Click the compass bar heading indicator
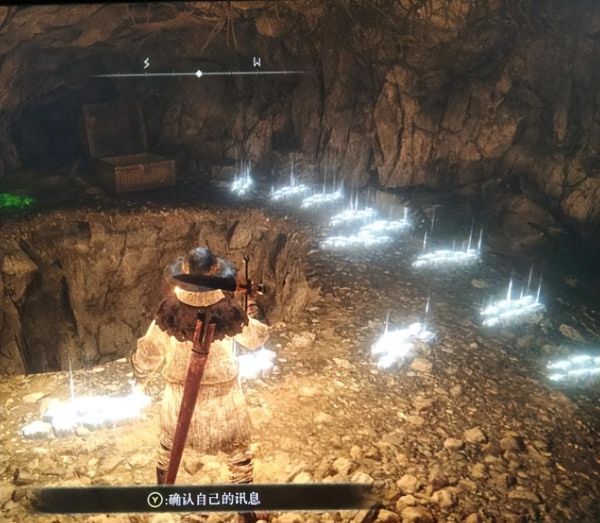600x523 pixels. tap(199, 73)
